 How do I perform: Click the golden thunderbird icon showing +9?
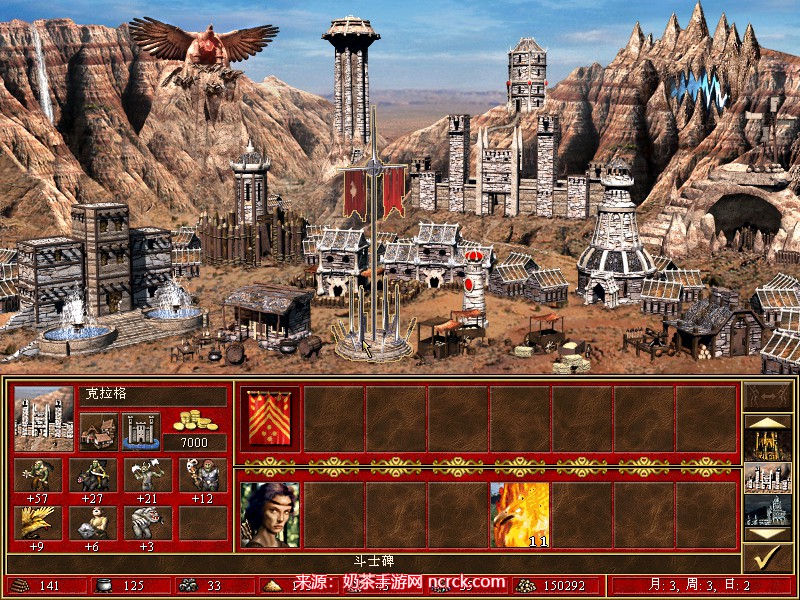pos(38,523)
